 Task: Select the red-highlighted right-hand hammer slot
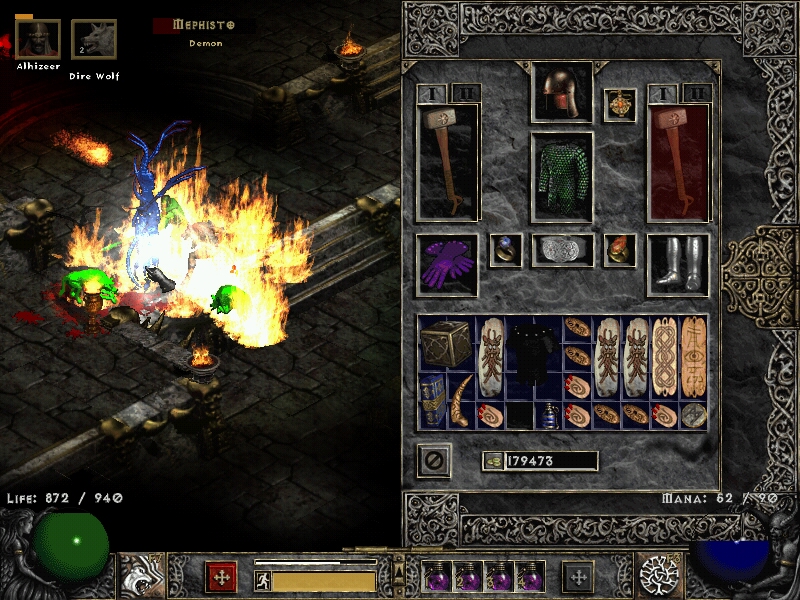pyautogui.click(x=678, y=161)
